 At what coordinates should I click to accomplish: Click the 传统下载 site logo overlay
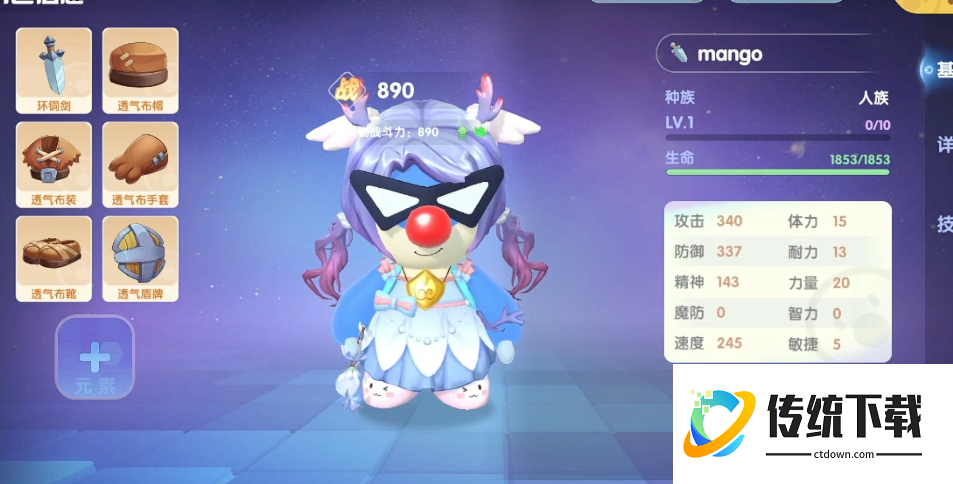[x=812, y=424]
